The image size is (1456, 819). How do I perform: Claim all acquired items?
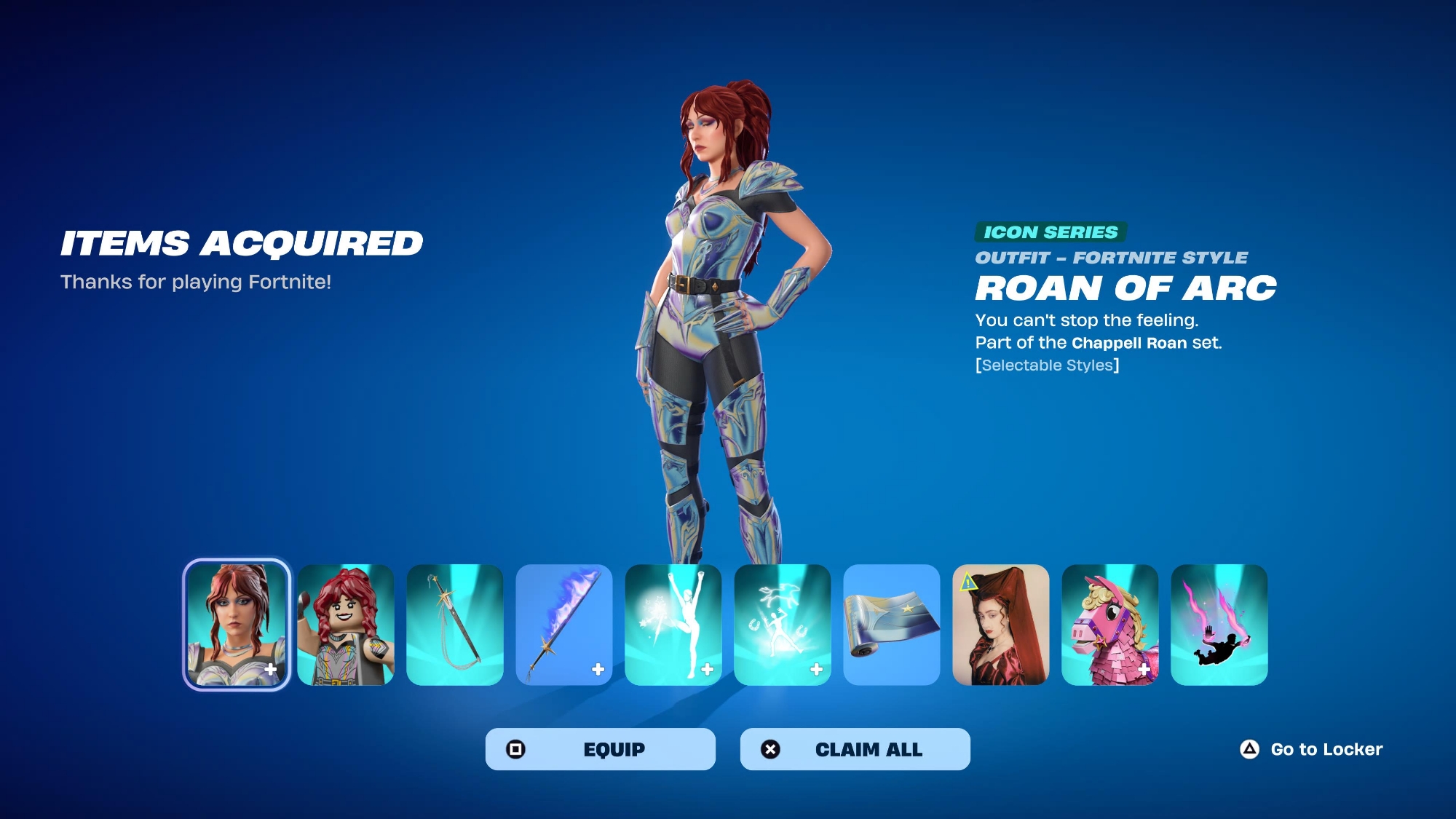[x=855, y=749]
